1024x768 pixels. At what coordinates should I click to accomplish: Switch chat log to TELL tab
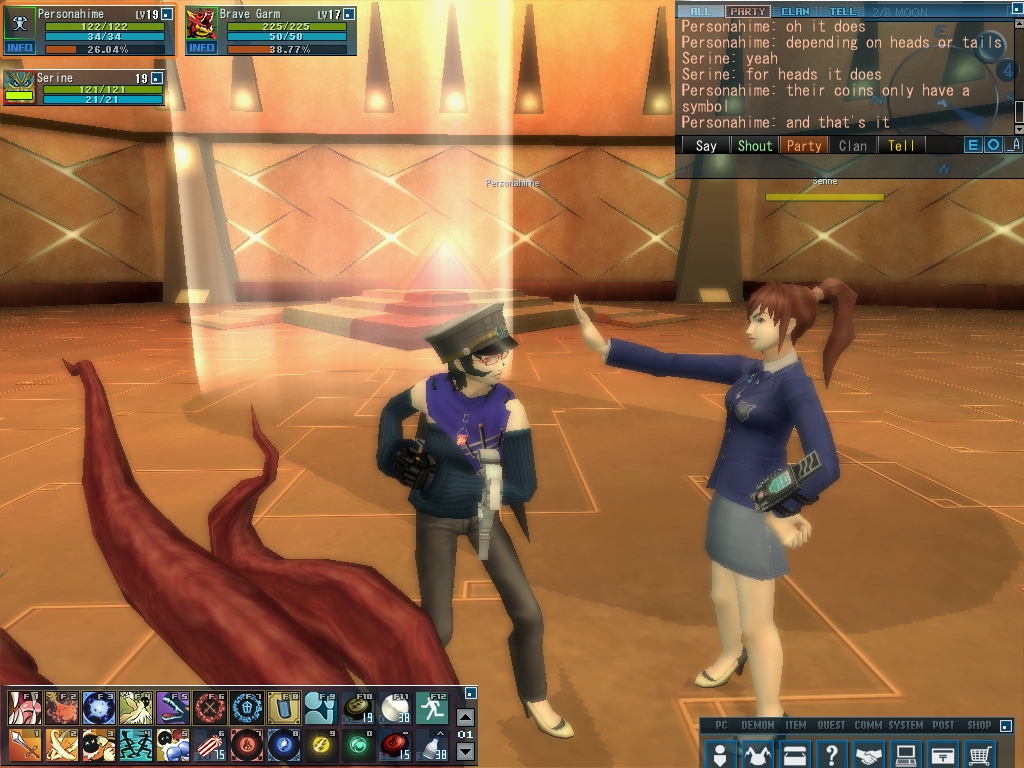[x=842, y=11]
